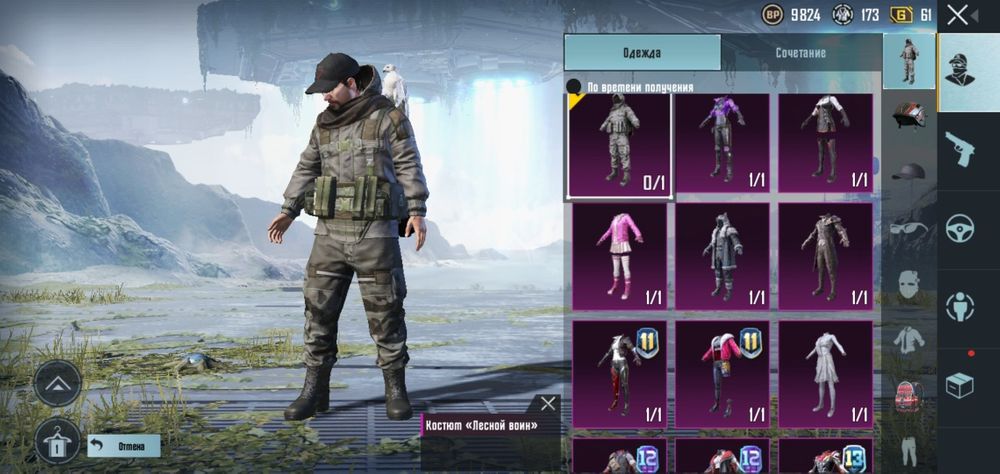This screenshot has width=1000, height=474.
Task: Select the pink jacket and skirt outfit
Action: click(619, 254)
